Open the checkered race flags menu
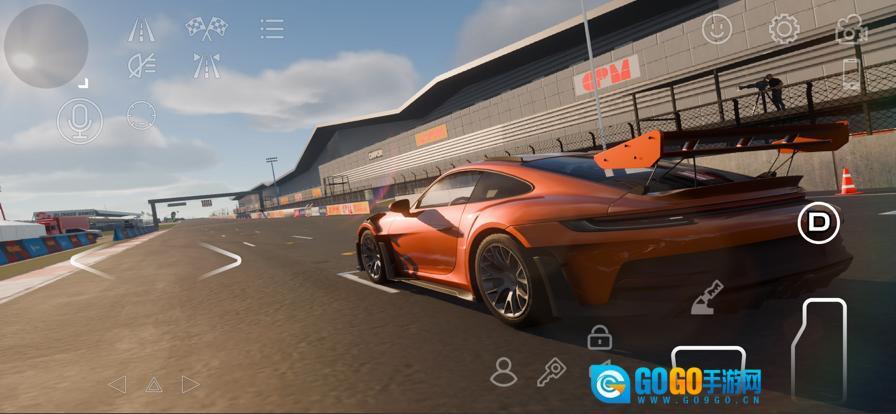 205,28
